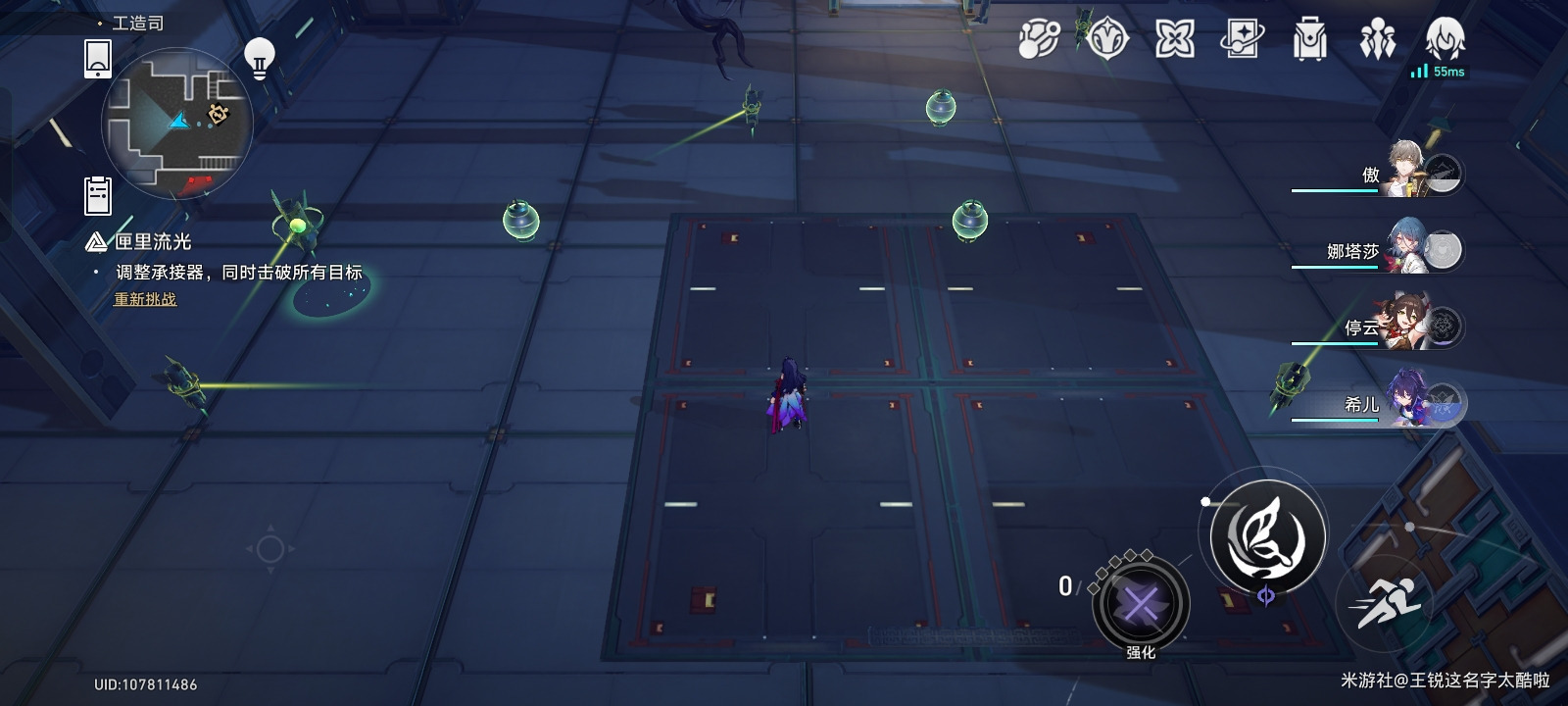Open the mission clipboard icon
Viewport: 1568px width, 706px height.
coord(98,195)
